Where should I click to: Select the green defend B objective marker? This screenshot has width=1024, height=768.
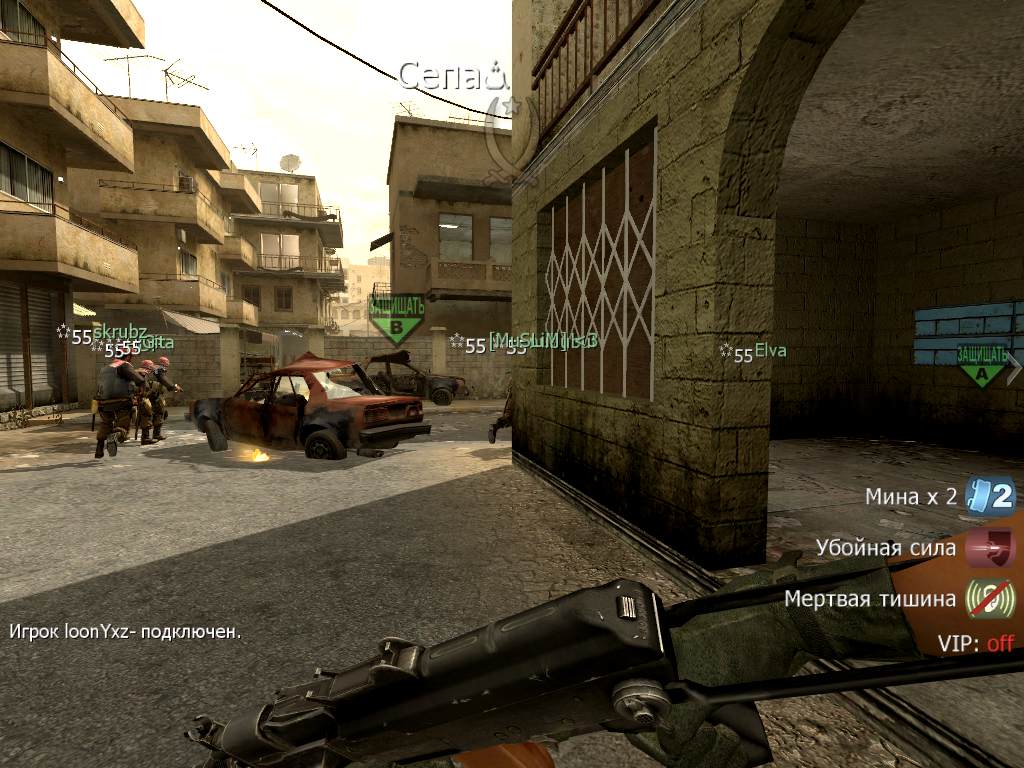click(x=396, y=318)
